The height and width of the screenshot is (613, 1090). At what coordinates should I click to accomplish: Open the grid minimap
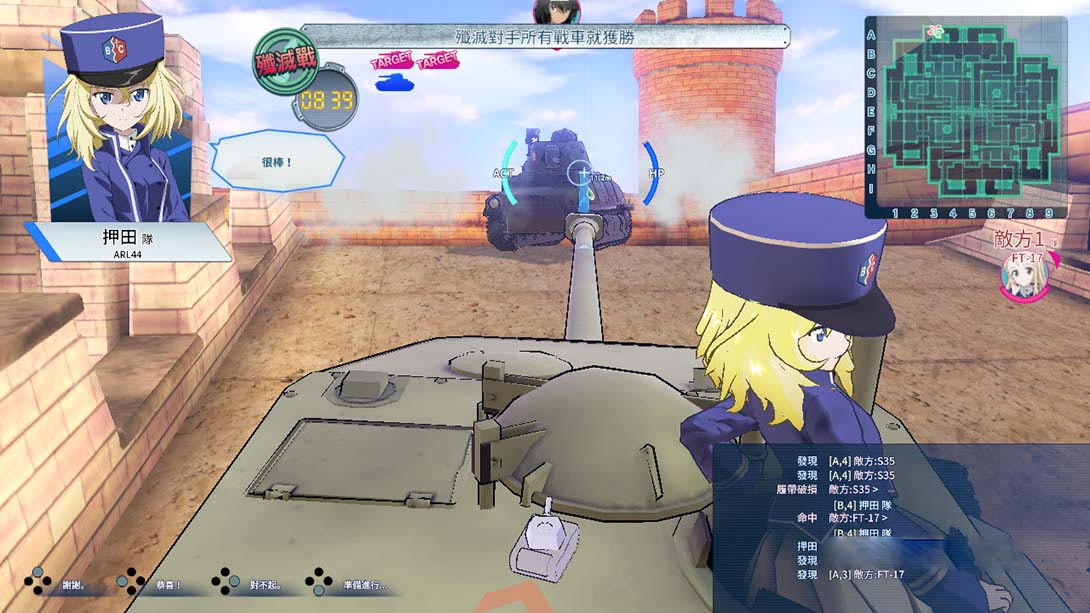(x=966, y=116)
